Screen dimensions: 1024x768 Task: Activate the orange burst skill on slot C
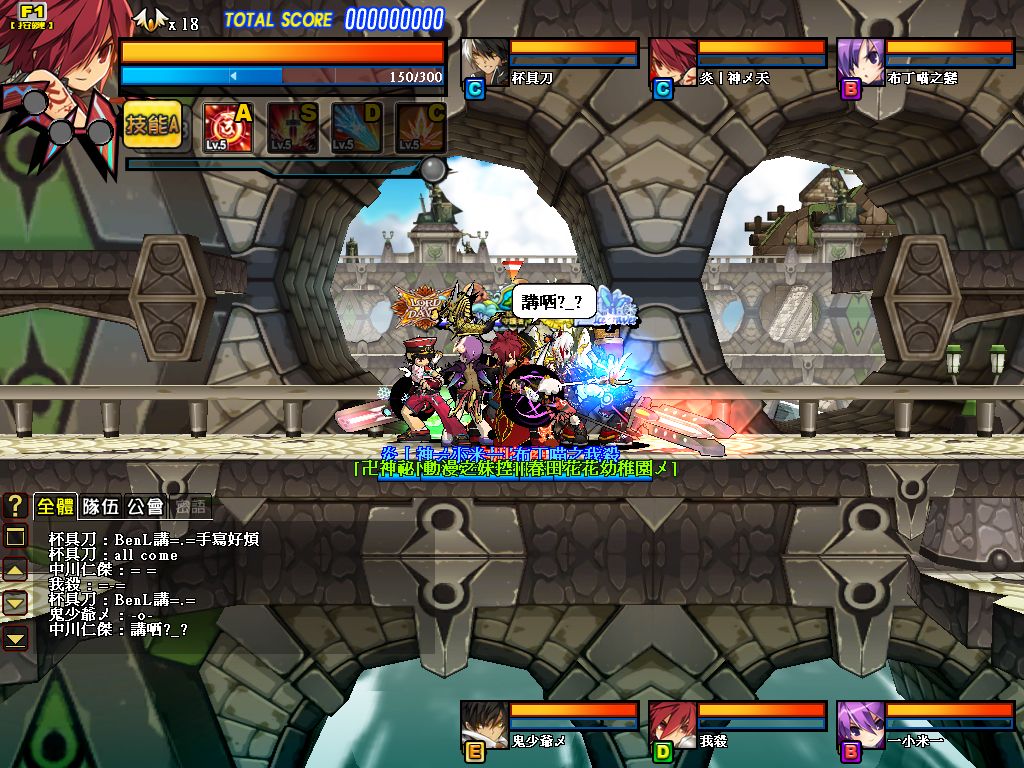tap(420, 127)
